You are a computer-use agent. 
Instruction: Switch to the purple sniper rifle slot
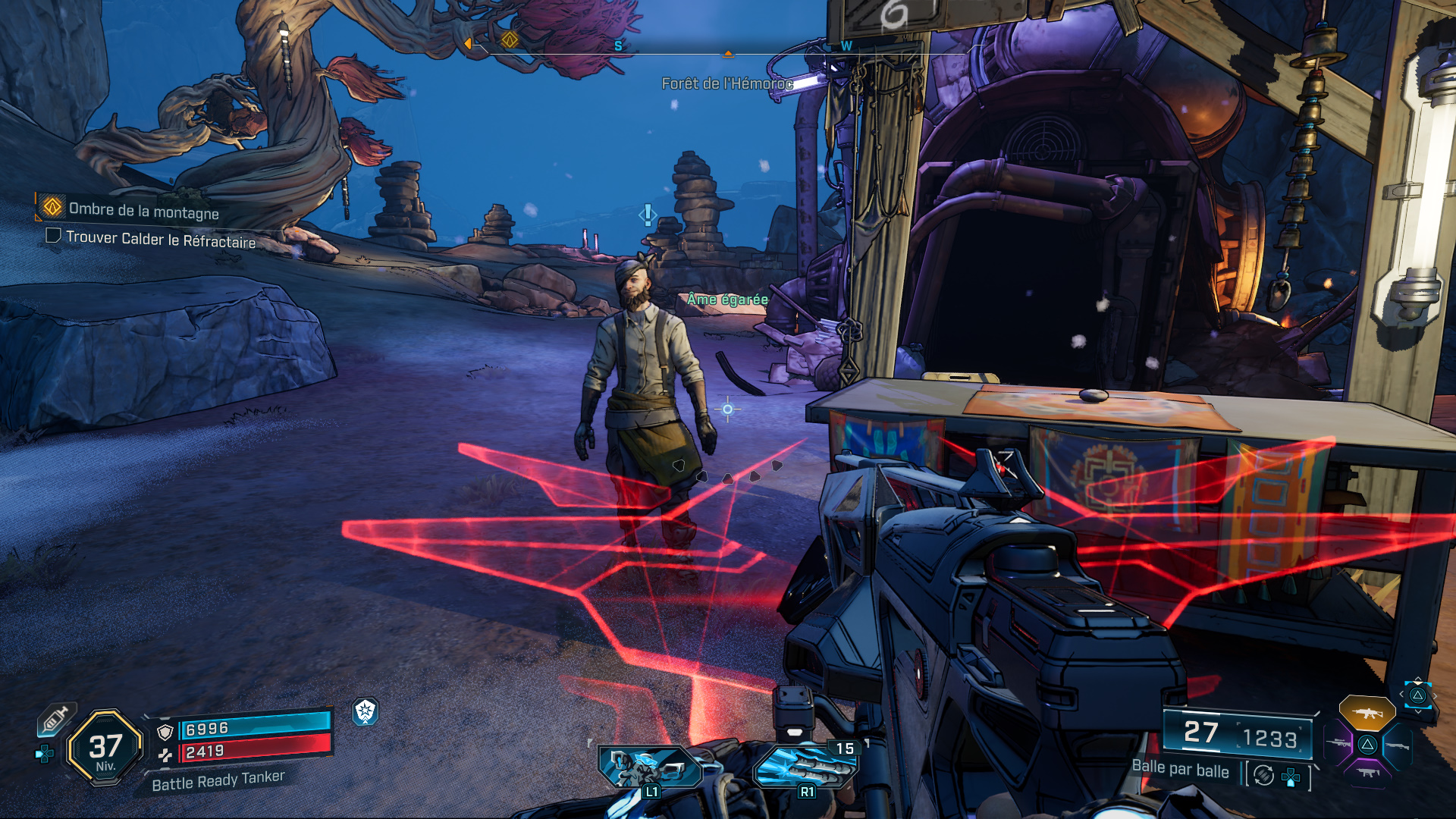1338,744
